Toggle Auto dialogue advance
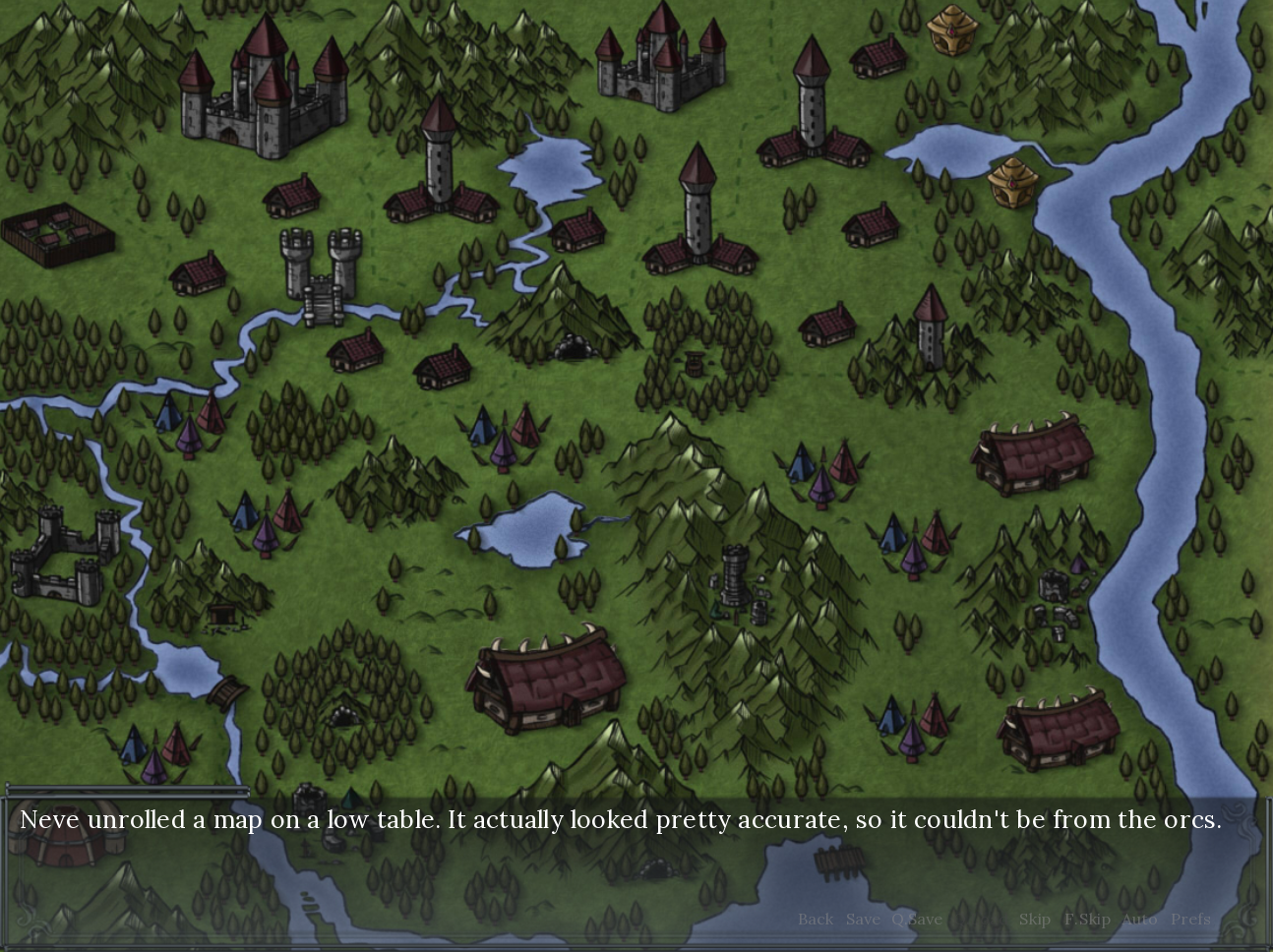1273x952 pixels. click(x=1139, y=920)
